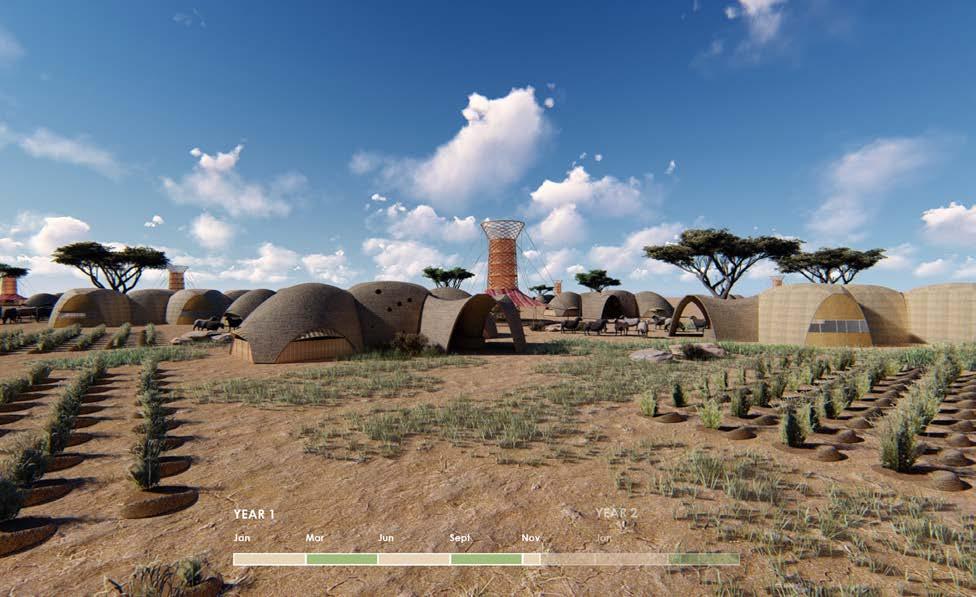Select the faded green Year 2 timeline segment

pos(704,559)
